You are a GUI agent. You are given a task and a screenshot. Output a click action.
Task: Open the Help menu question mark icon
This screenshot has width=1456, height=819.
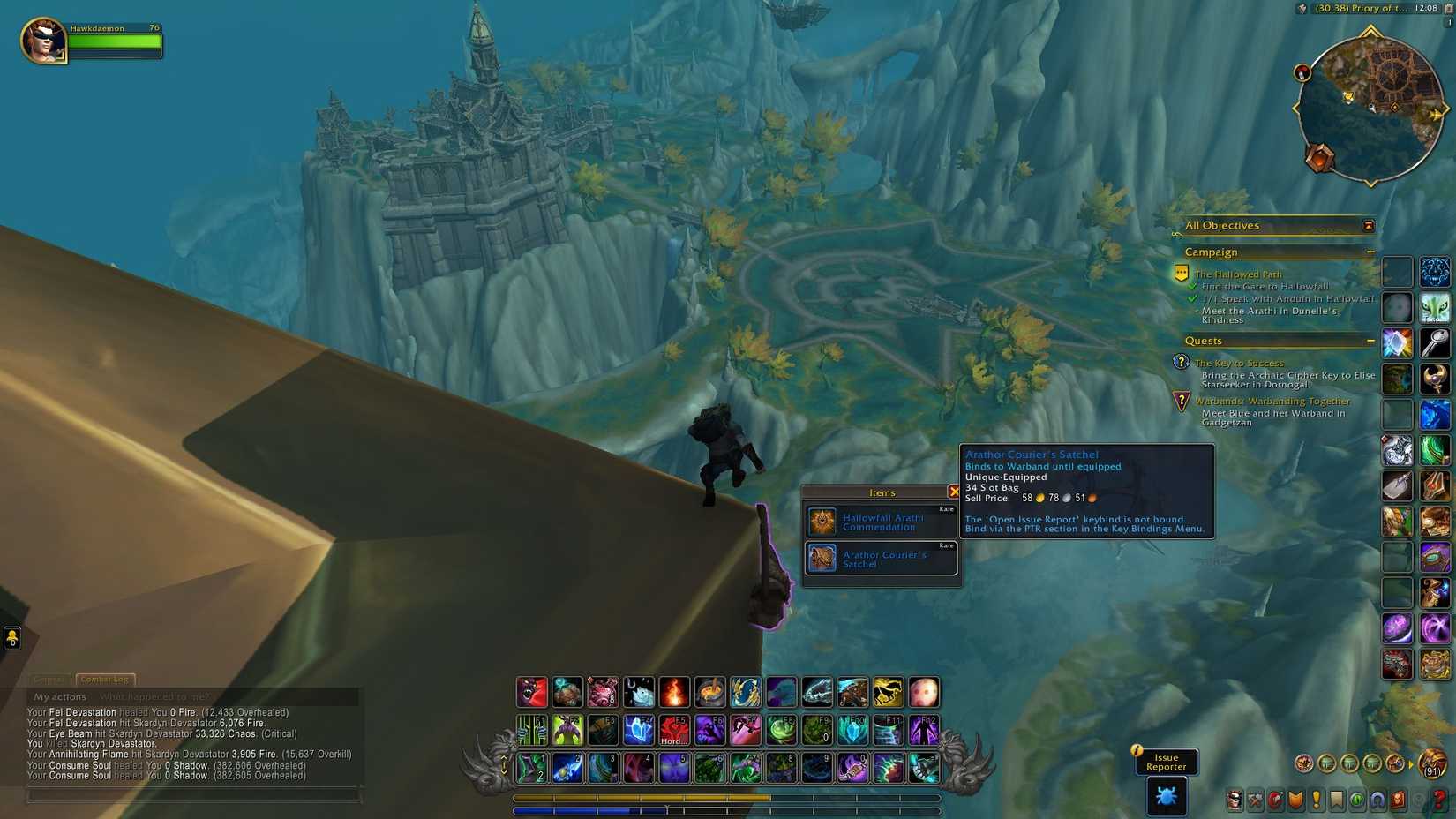(1437, 797)
